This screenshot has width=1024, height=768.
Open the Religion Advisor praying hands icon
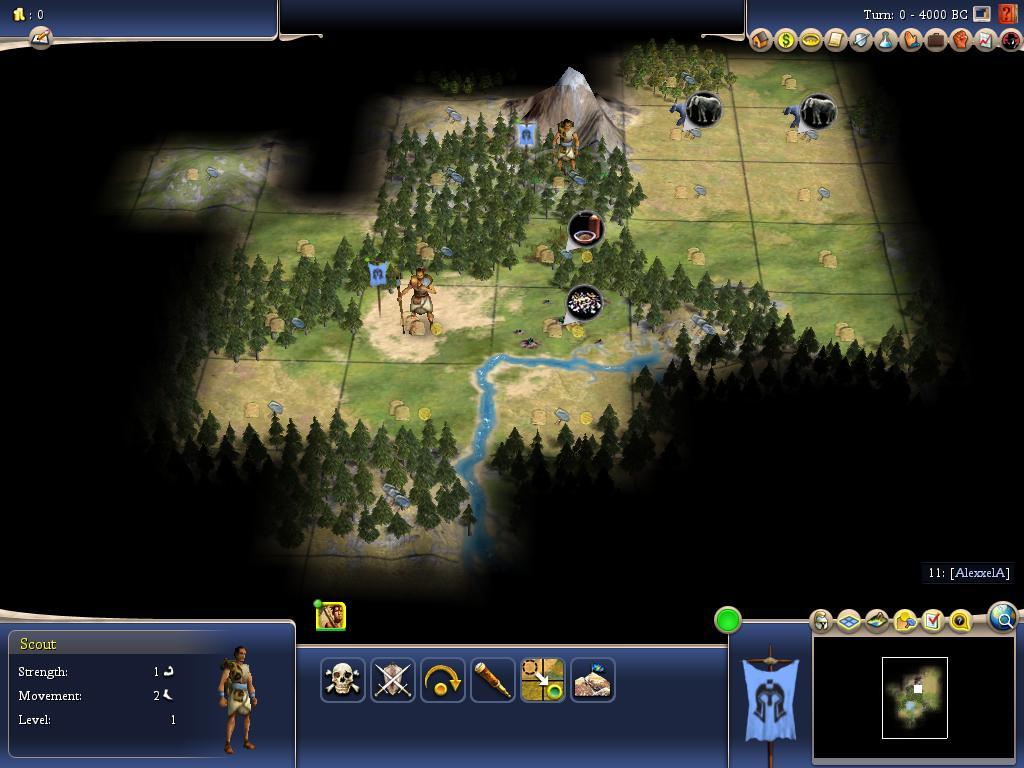pyautogui.click(x=910, y=40)
